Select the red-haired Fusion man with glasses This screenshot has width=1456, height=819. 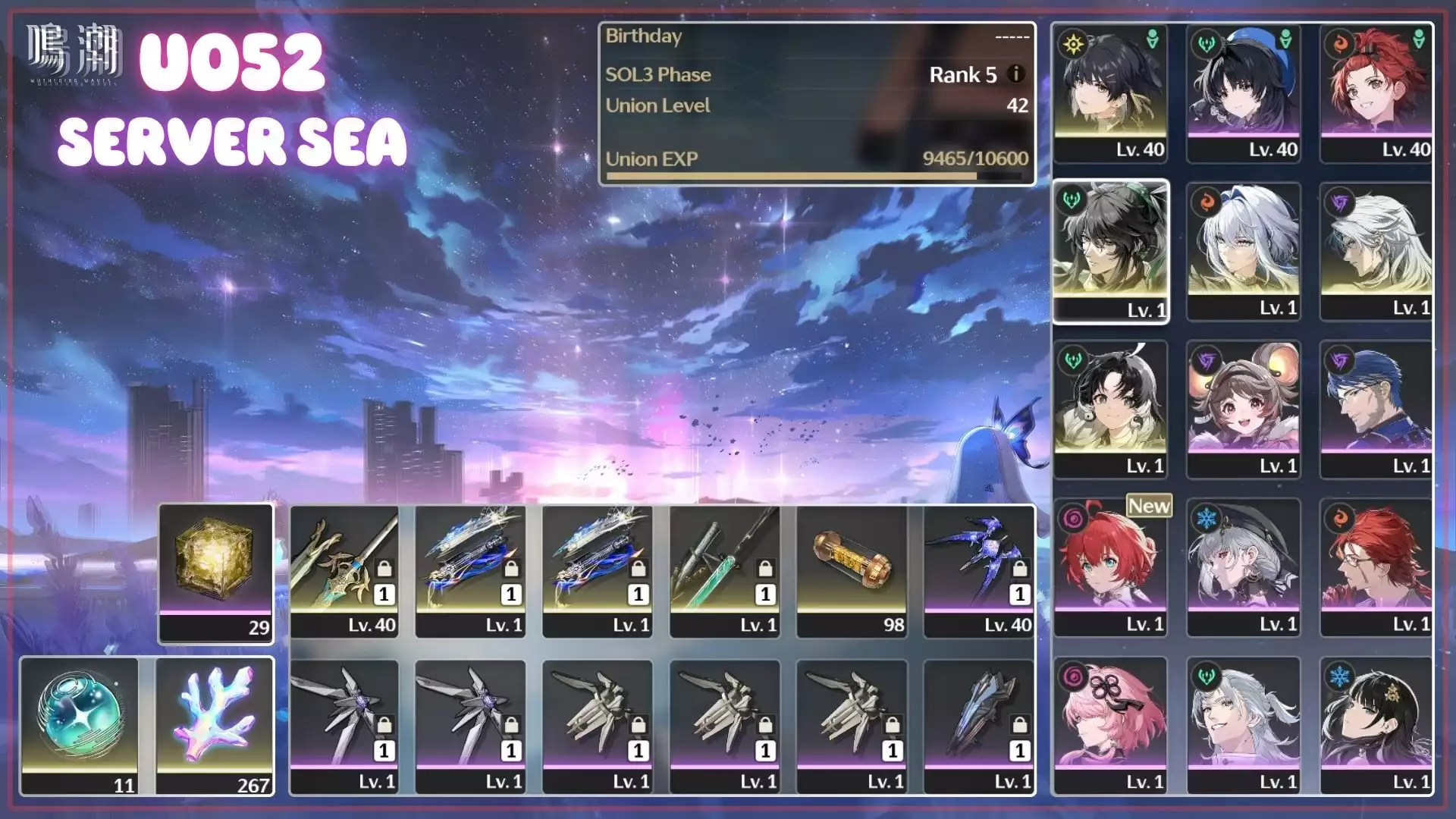[x=1376, y=566]
